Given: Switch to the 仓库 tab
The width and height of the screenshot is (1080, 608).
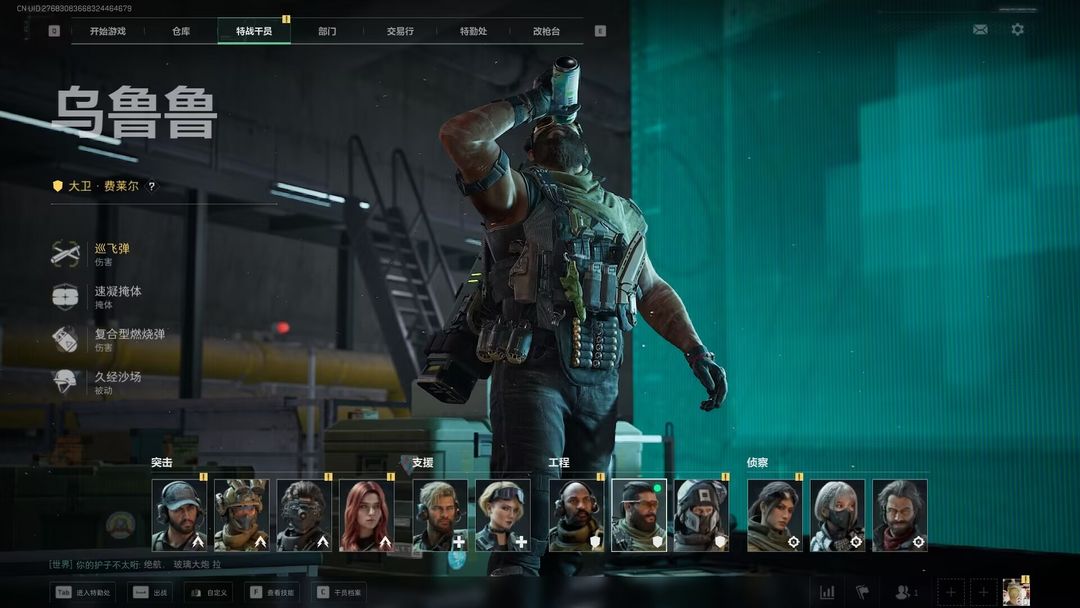Looking at the screenshot, I should (181, 31).
